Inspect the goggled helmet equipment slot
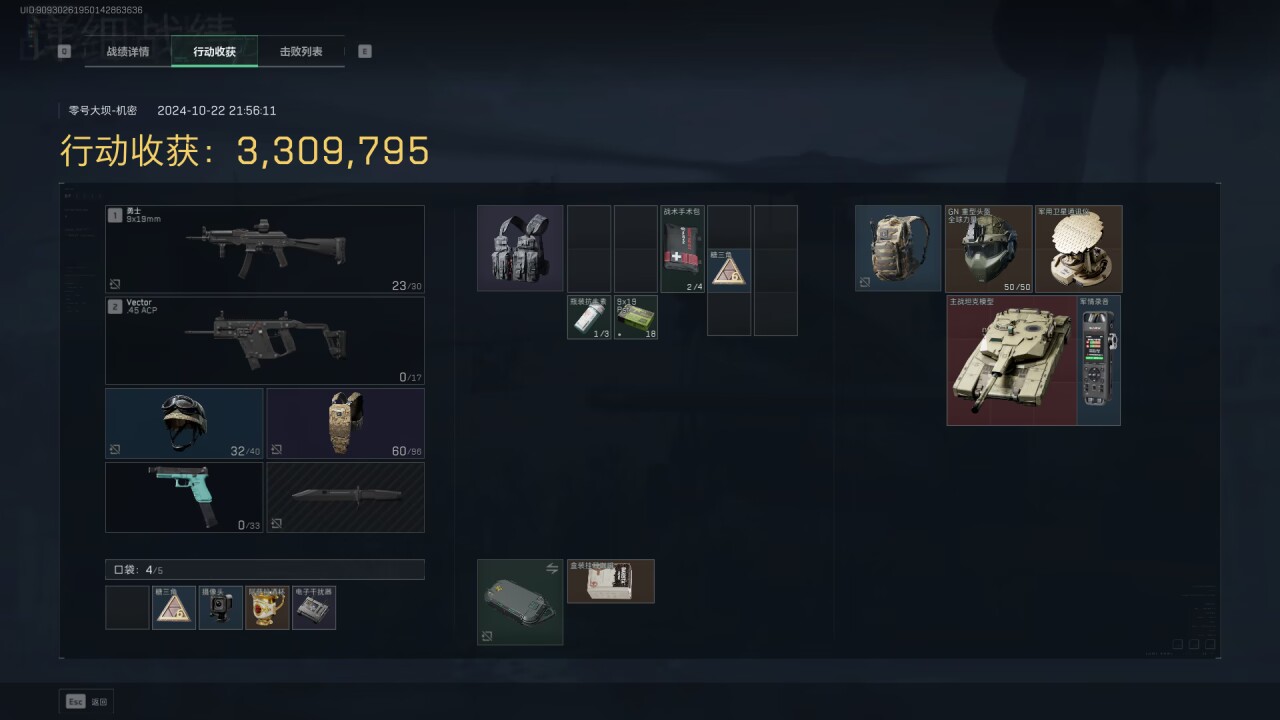Screen dimensions: 1280x720 (x=184, y=423)
